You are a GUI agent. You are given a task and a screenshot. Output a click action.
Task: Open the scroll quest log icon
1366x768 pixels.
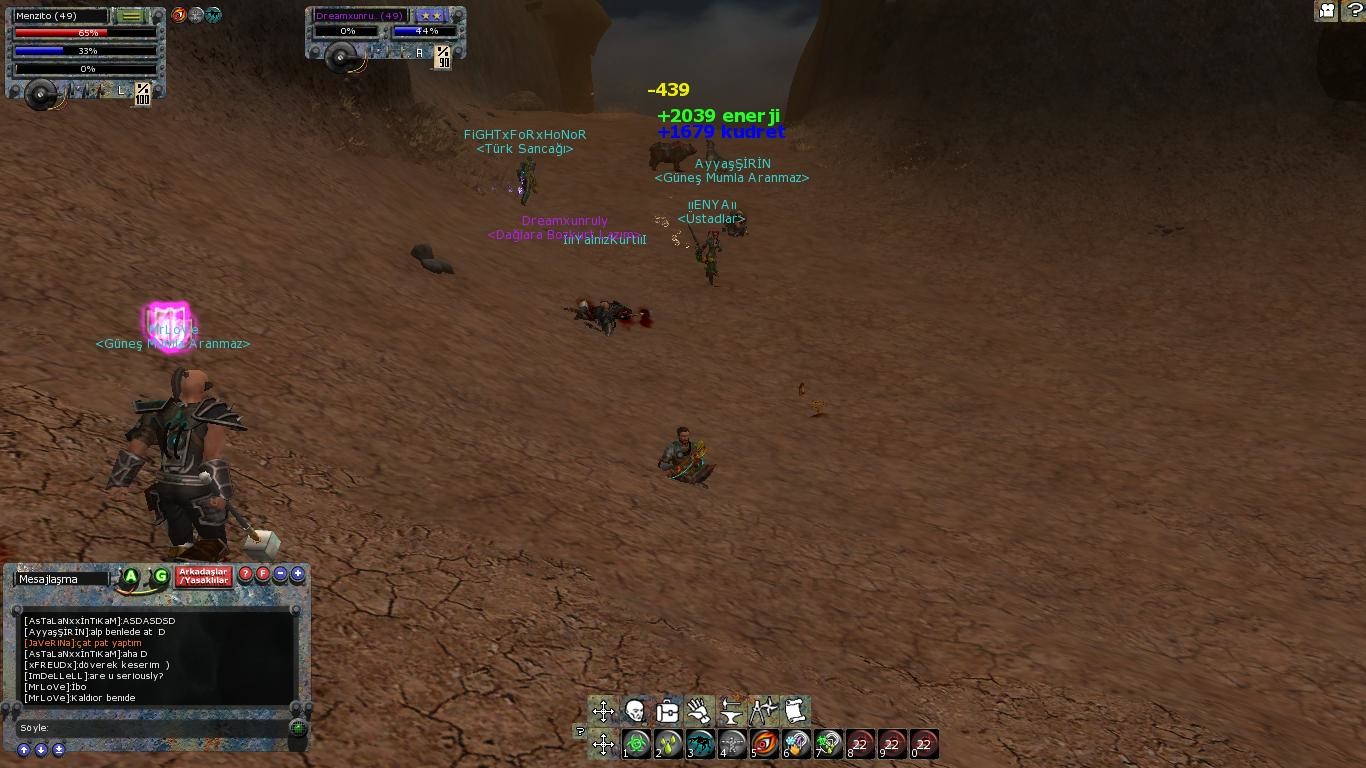point(795,711)
